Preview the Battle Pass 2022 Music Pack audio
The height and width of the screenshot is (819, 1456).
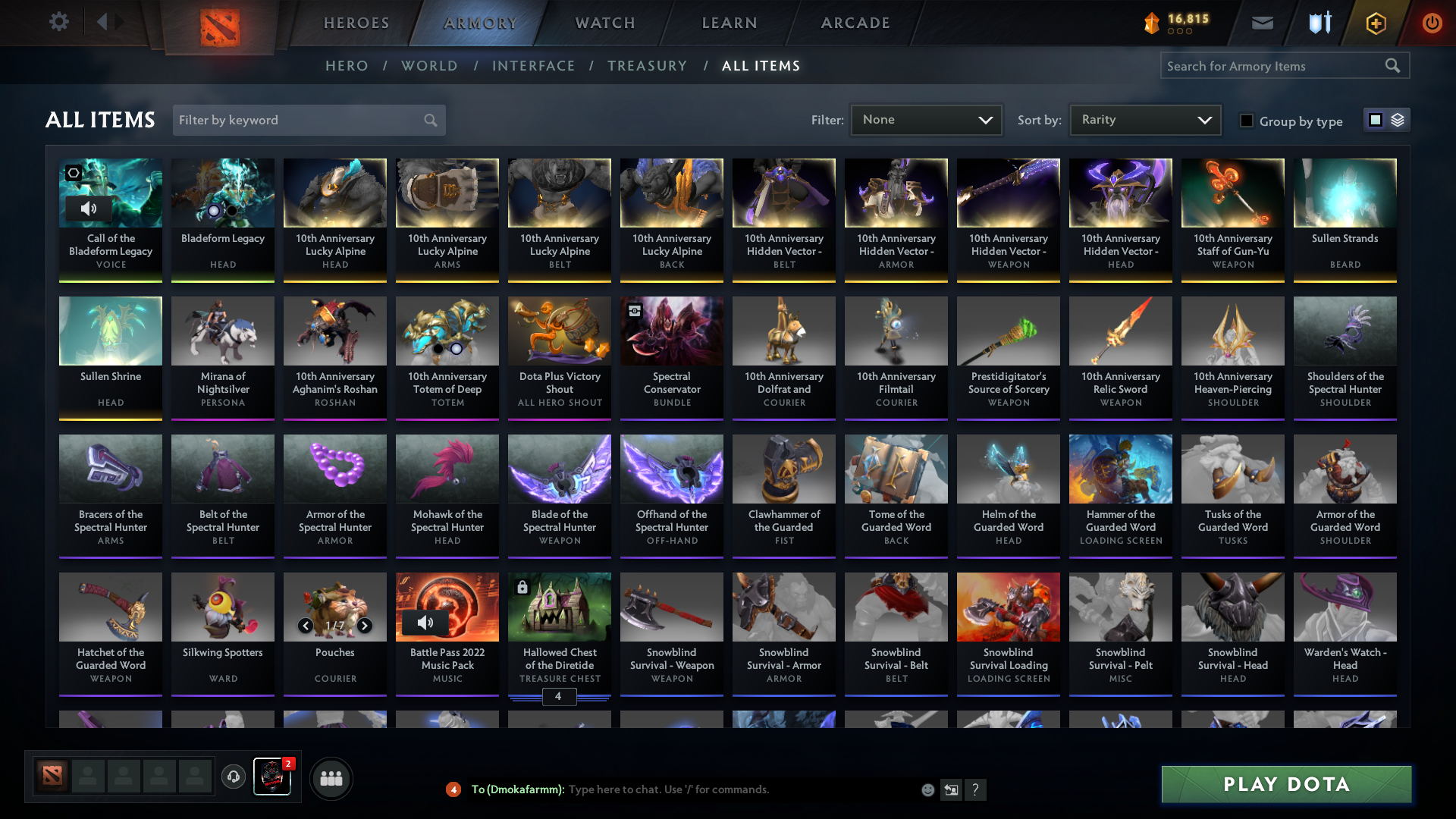click(425, 623)
